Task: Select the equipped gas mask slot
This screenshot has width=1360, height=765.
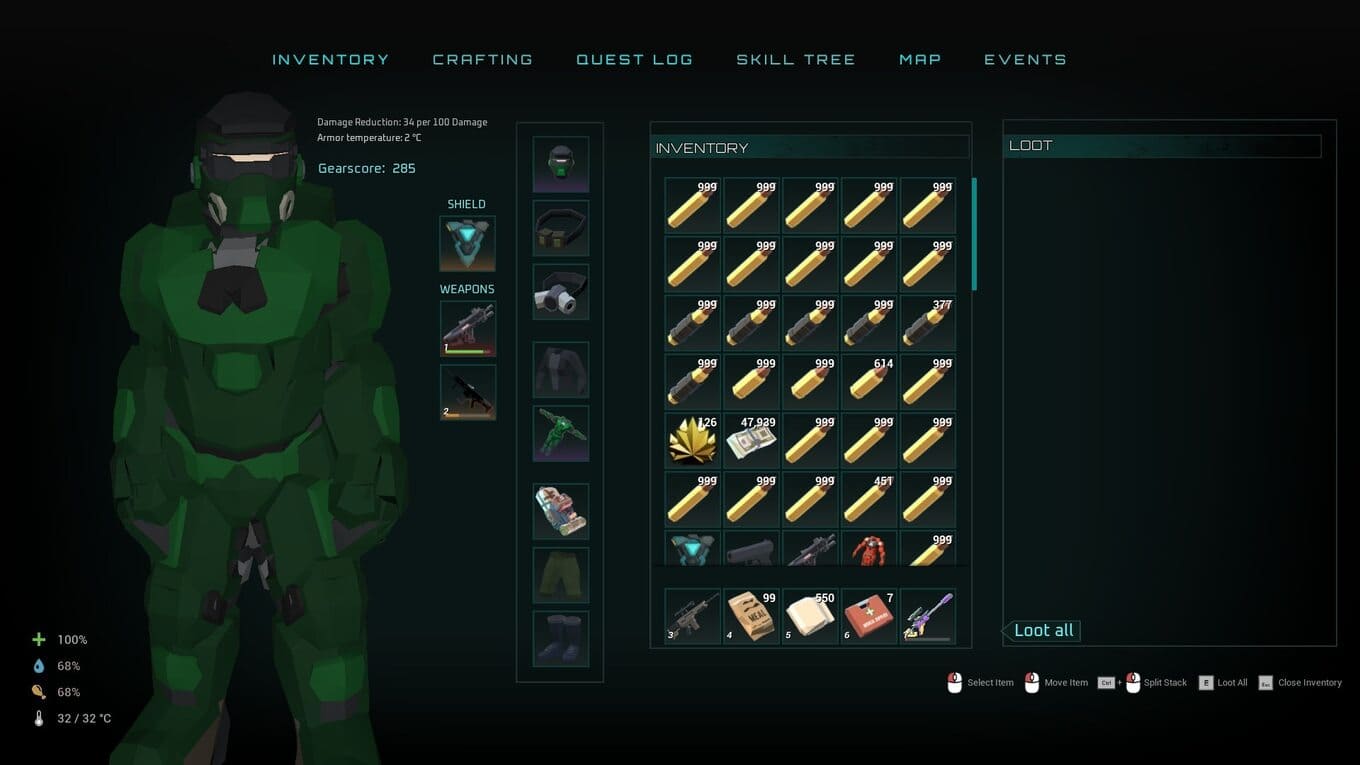Action: click(560, 292)
